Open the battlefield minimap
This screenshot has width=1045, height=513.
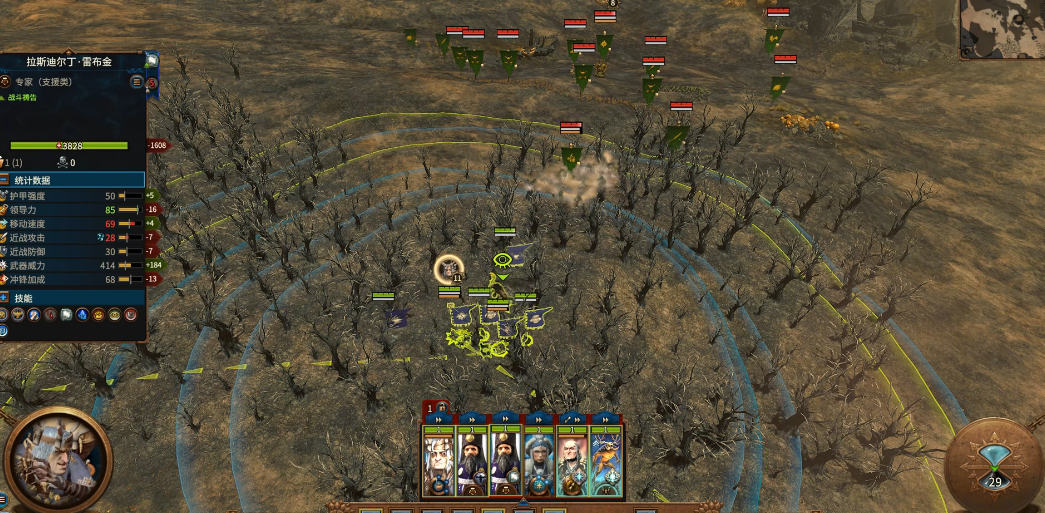click(1002, 29)
